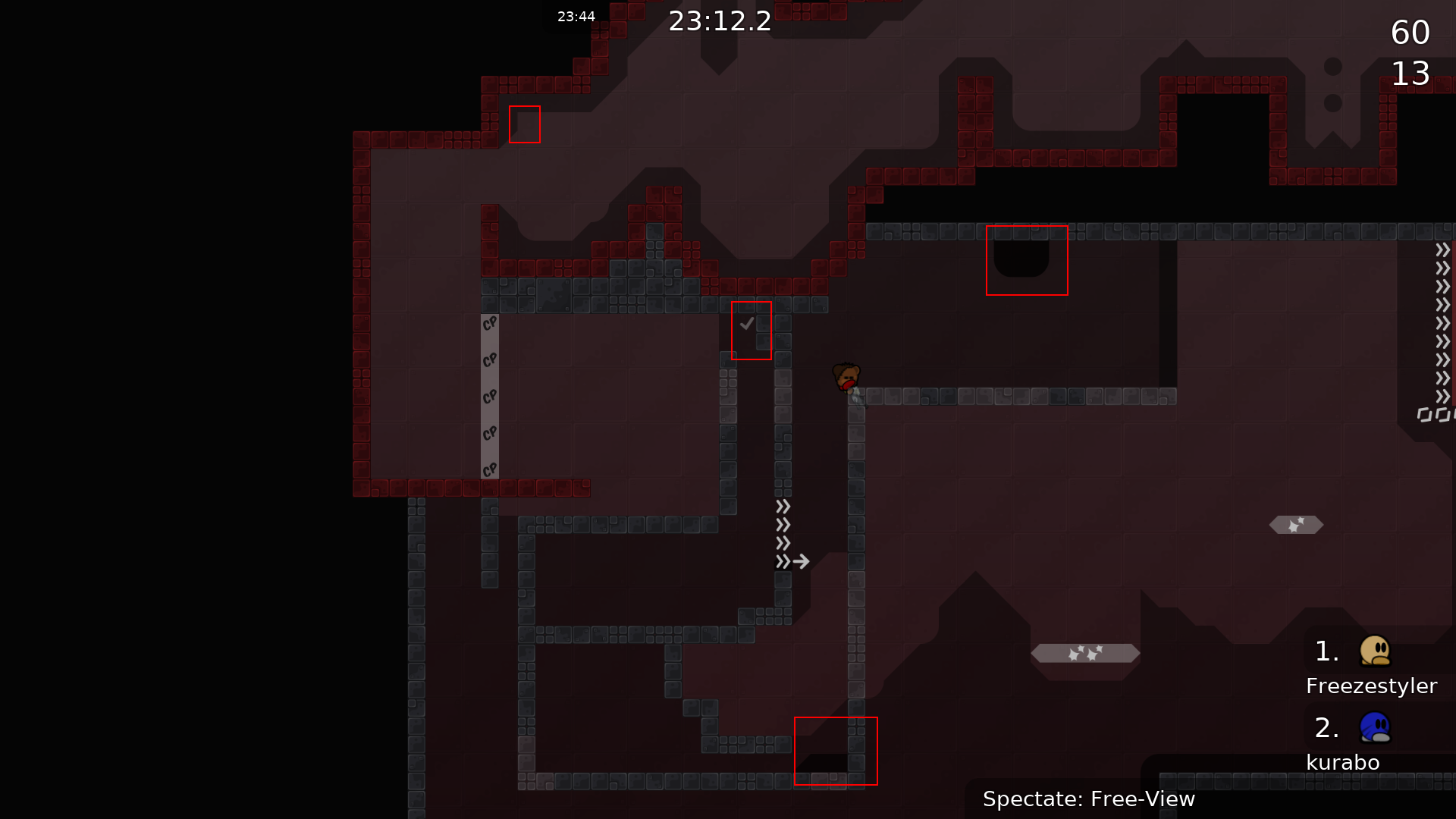1456x819 pixels.
Task: Click the topmost CP checkpoint marker
Action: click(x=490, y=322)
